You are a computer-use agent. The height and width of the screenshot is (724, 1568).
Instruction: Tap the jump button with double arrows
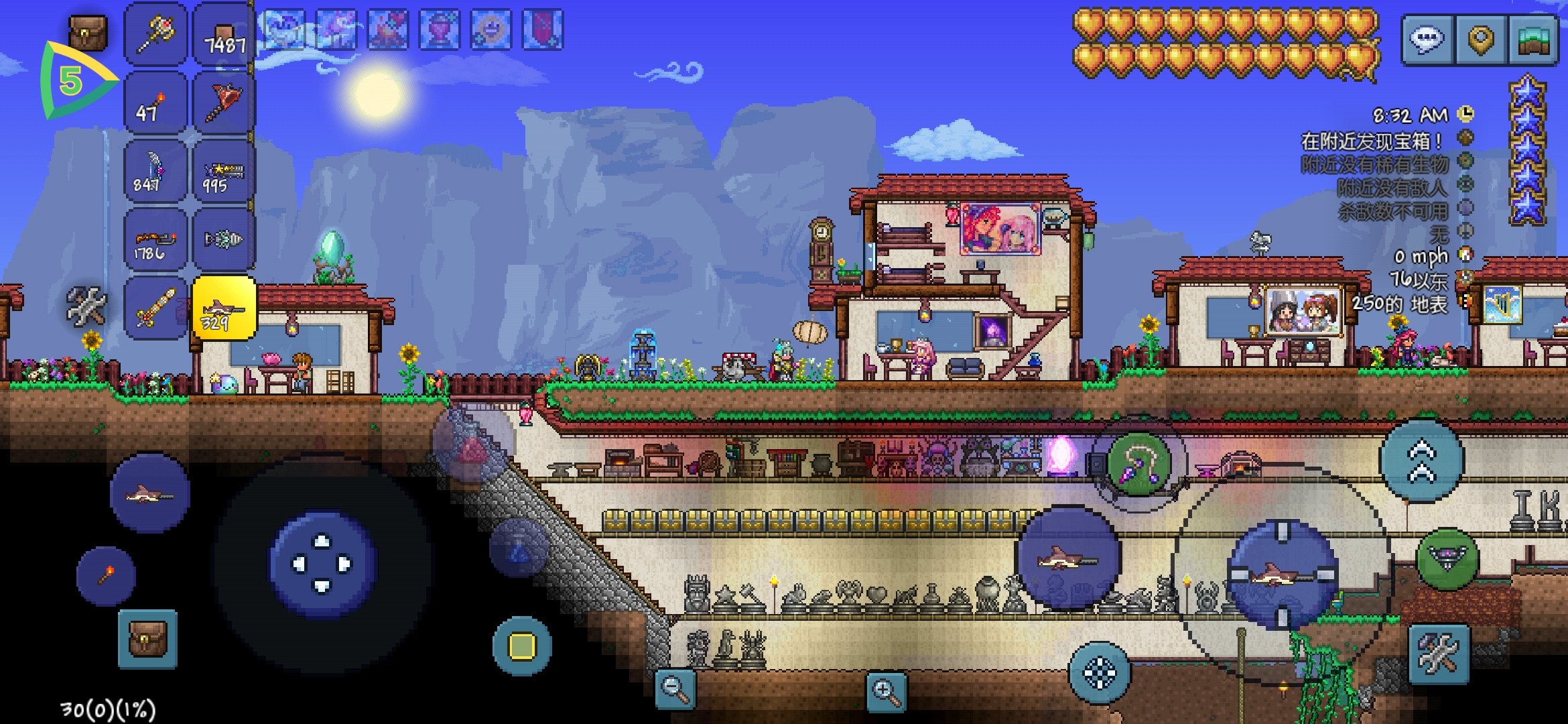(x=1421, y=462)
